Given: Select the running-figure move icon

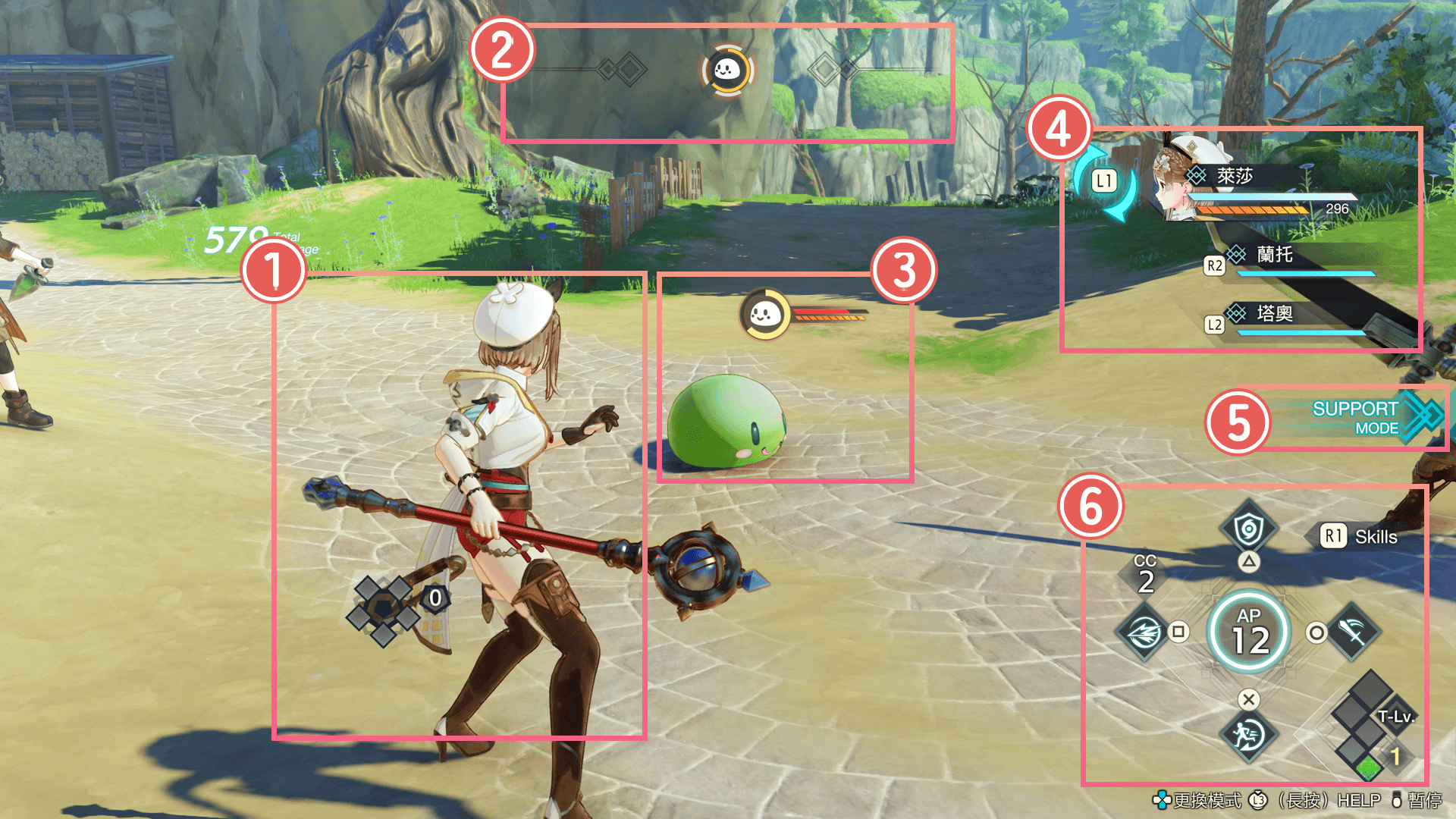Looking at the screenshot, I should [x=1248, y=735].
